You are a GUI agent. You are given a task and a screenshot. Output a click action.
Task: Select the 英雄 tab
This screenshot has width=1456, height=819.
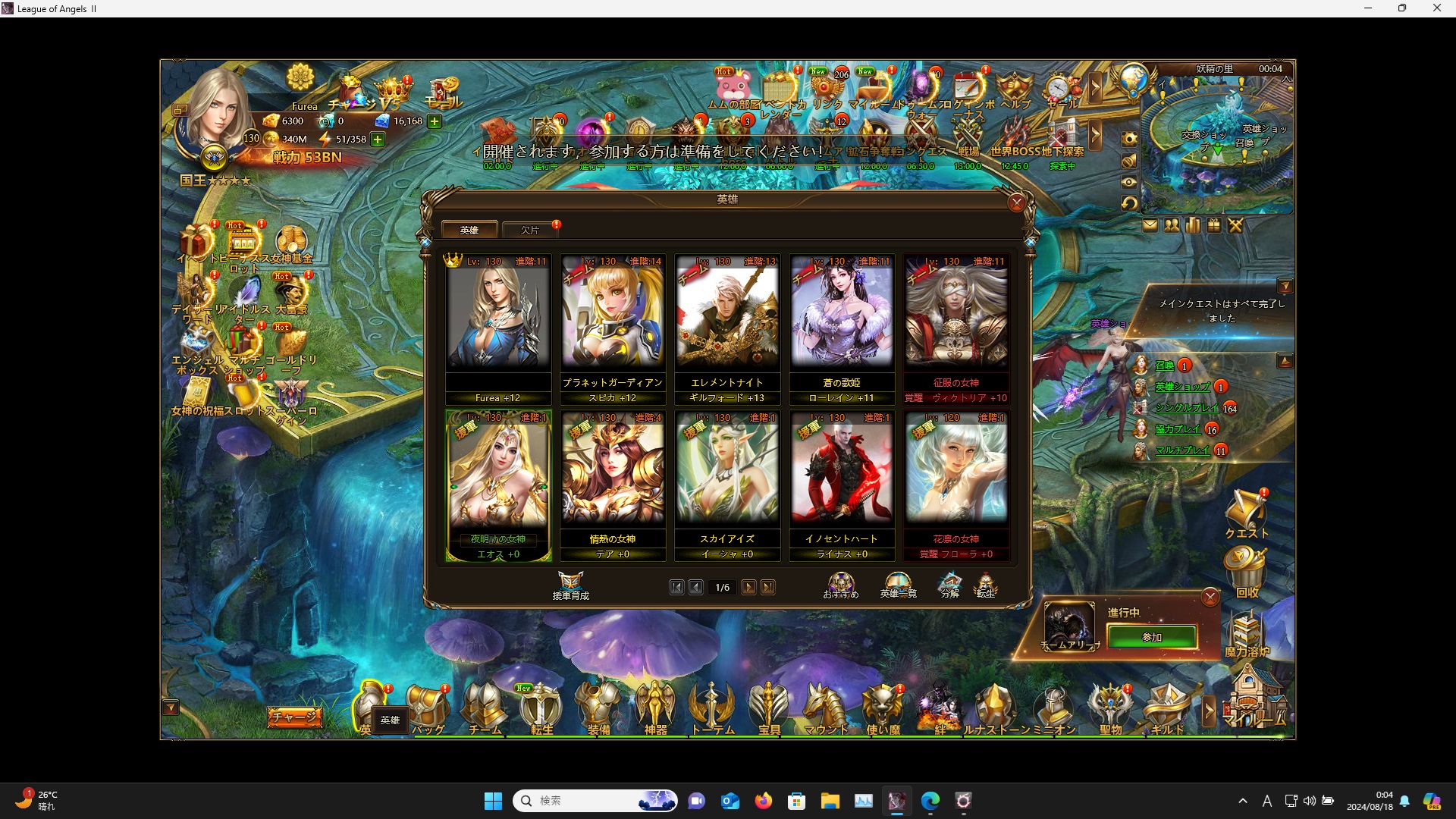coord(470,229)
